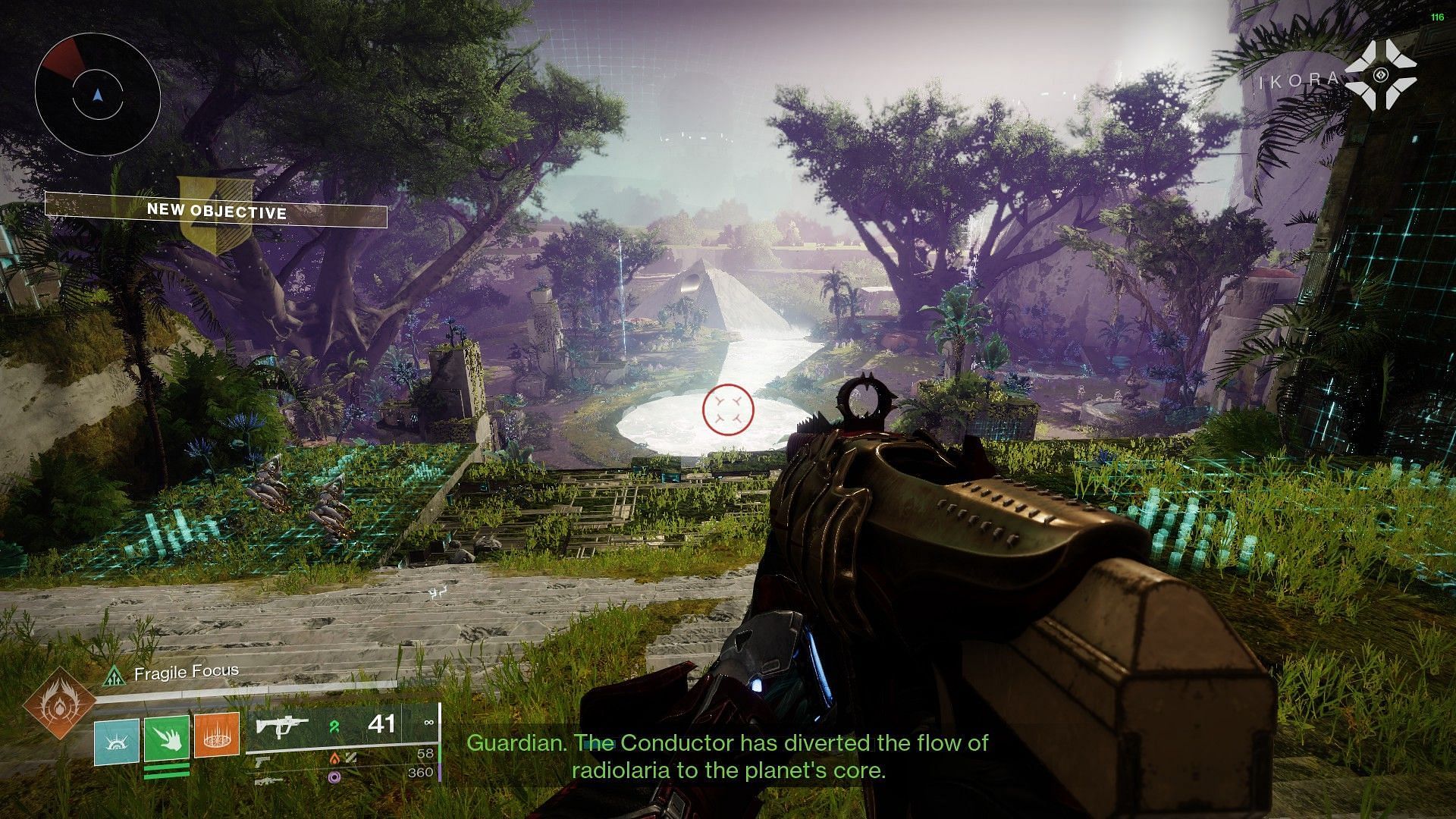The image size is (1456, 819).
Task: Select the equipped primary rifle icon
Action: (x=282, y=726)
